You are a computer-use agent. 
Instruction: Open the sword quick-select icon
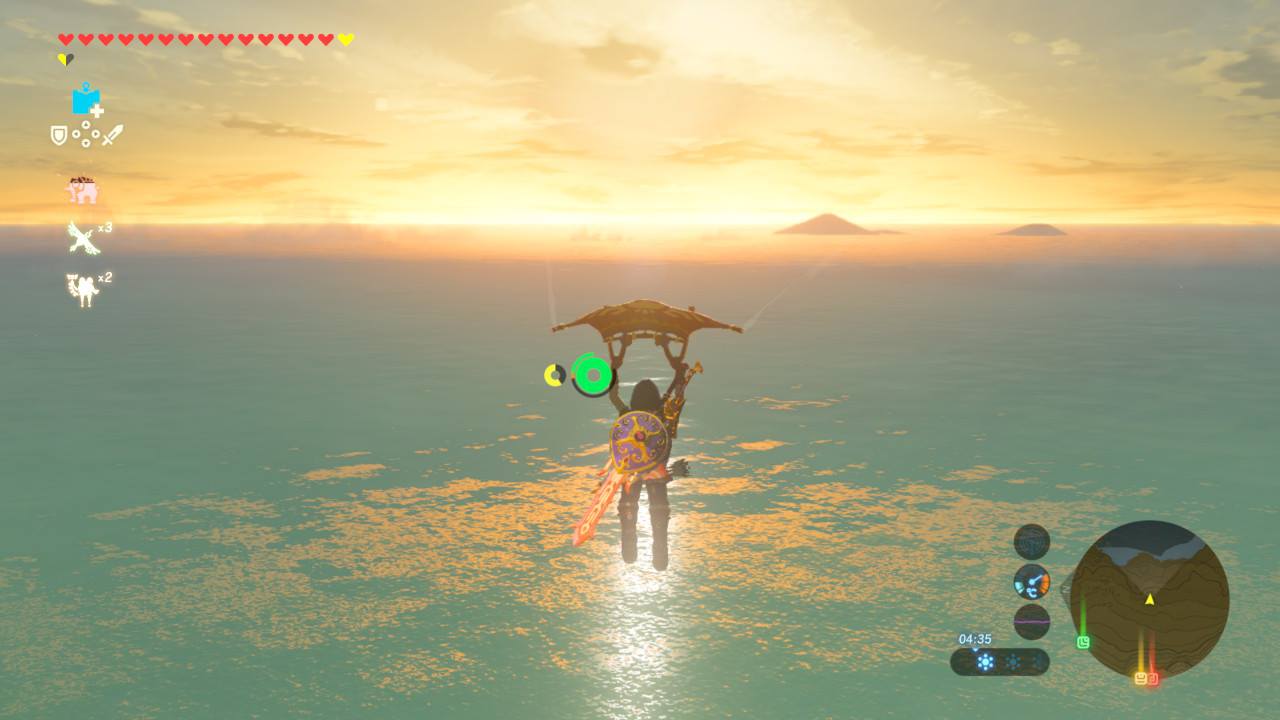point(112,135)
